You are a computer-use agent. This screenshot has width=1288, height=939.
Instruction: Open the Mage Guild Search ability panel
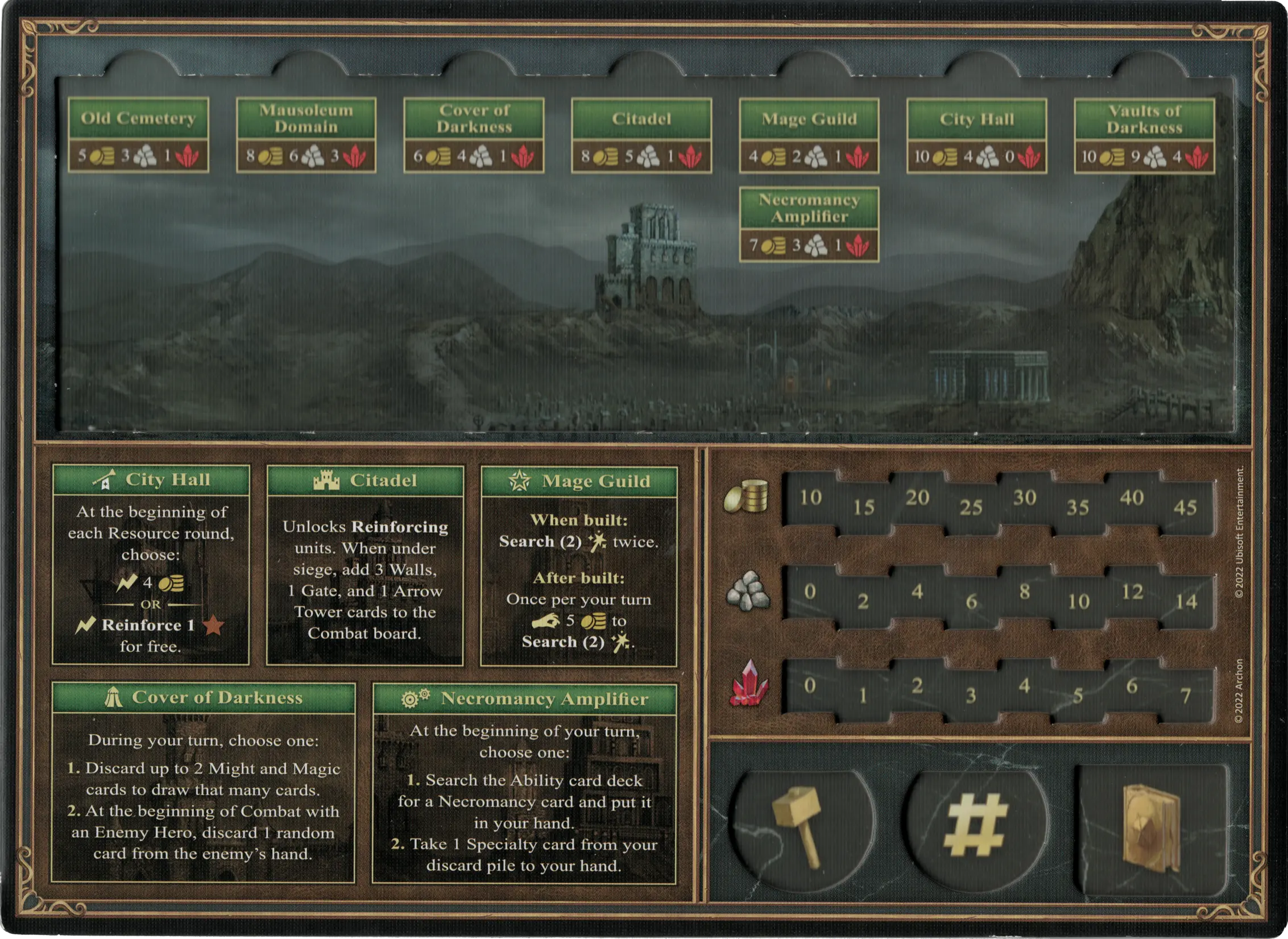[579, 566]
